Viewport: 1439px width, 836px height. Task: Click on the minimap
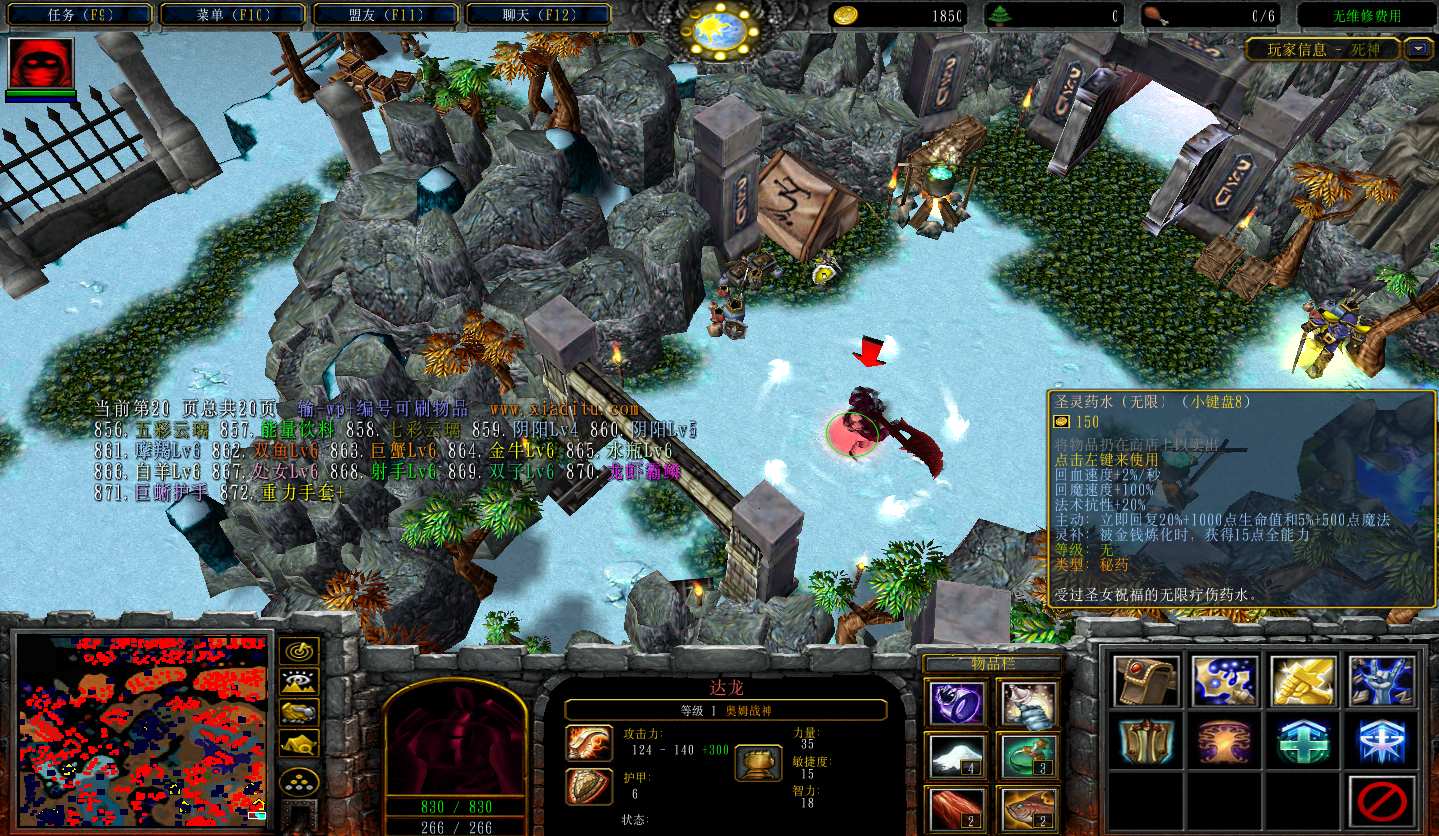tap(141, 727)
